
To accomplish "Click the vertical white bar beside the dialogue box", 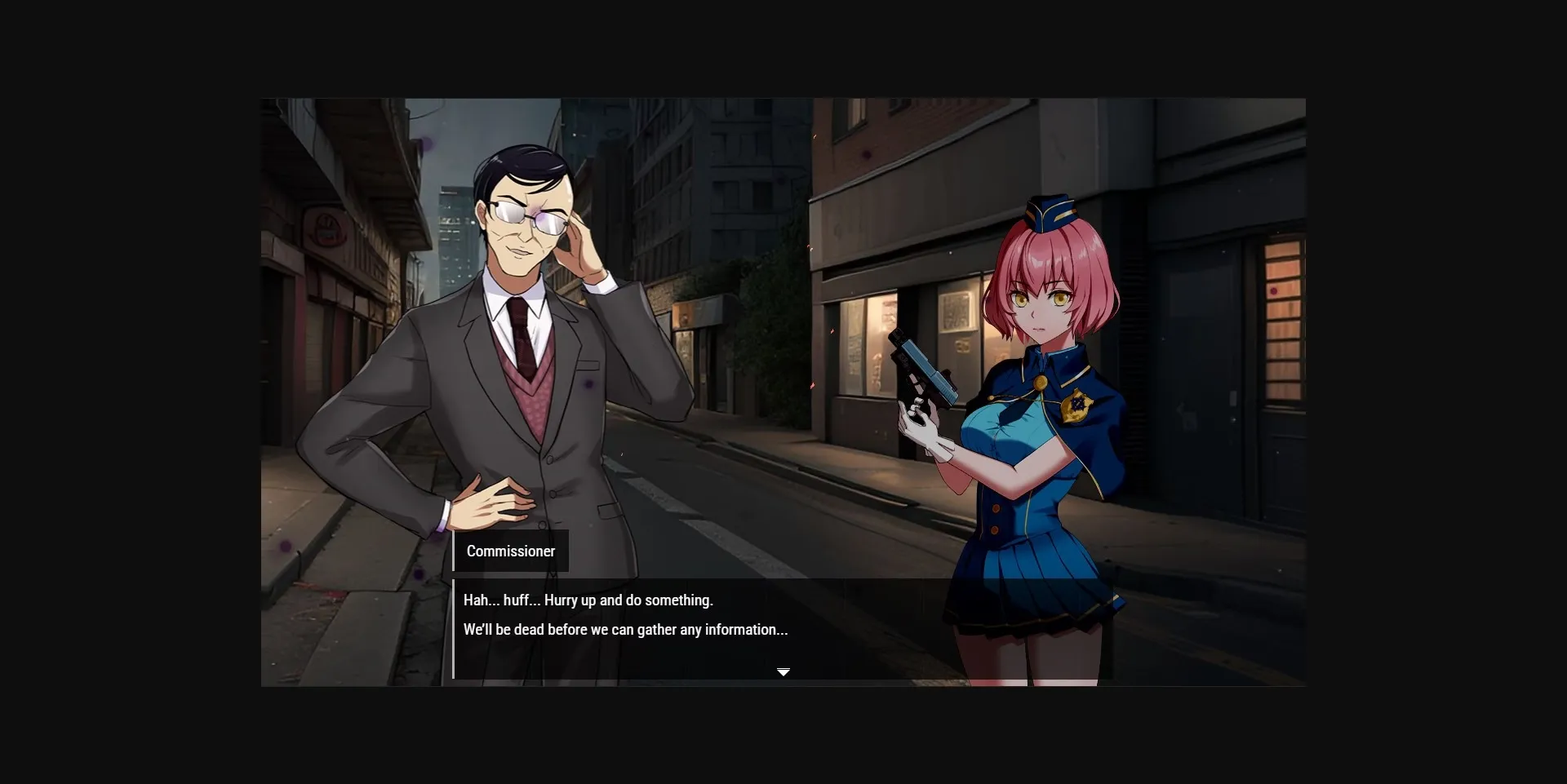I will 454,628.
